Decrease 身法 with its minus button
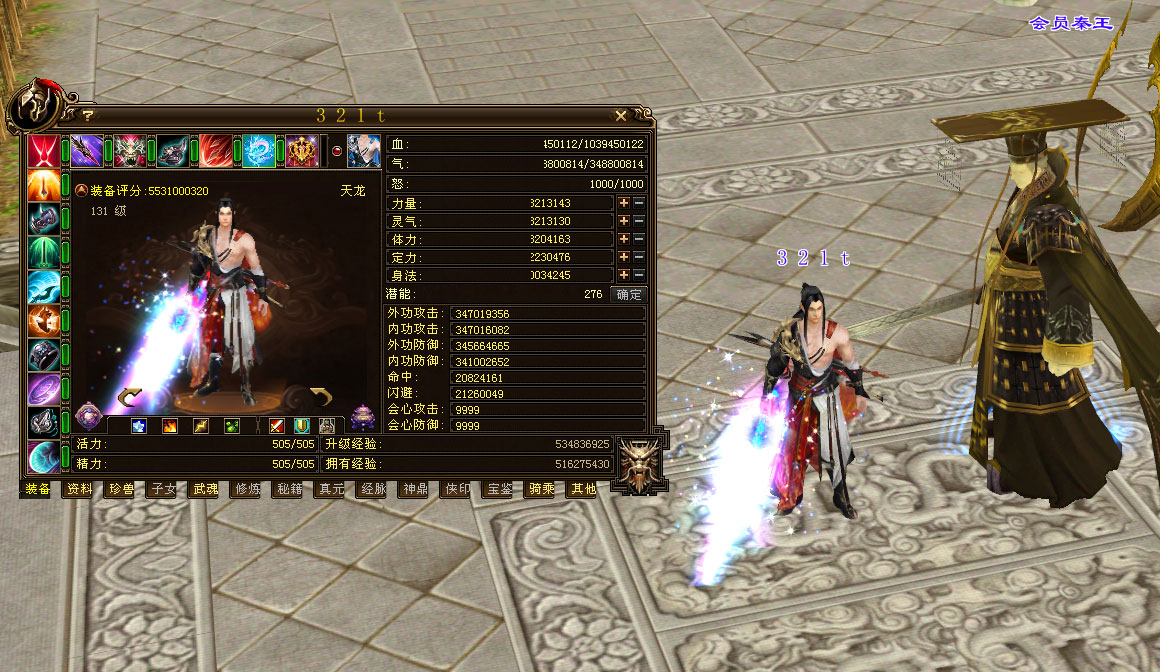Screen dimensions: 1160x672 pyautogui.click(x=640, y=275)
